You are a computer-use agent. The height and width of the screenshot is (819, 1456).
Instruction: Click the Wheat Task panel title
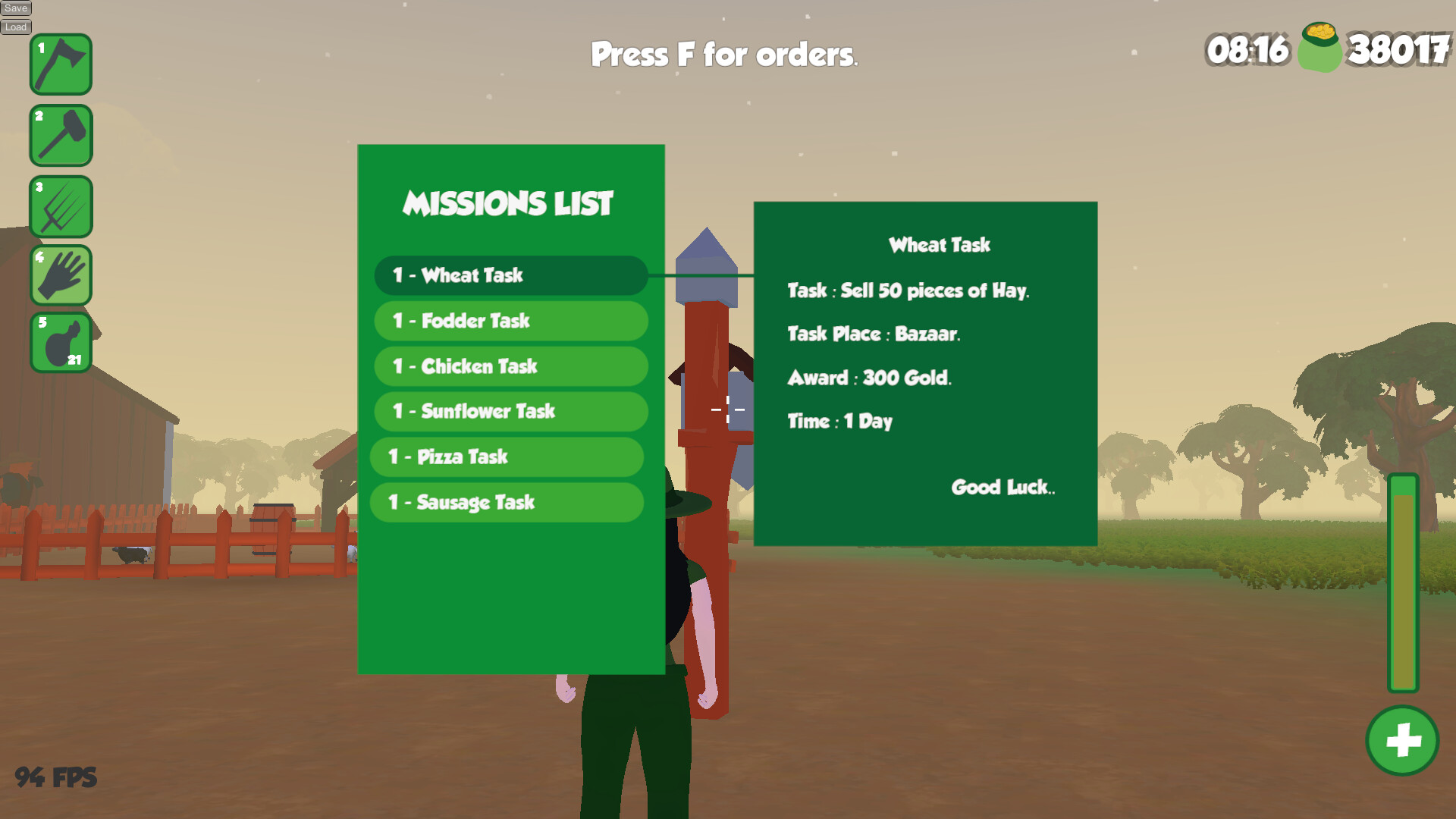[940, 244]
